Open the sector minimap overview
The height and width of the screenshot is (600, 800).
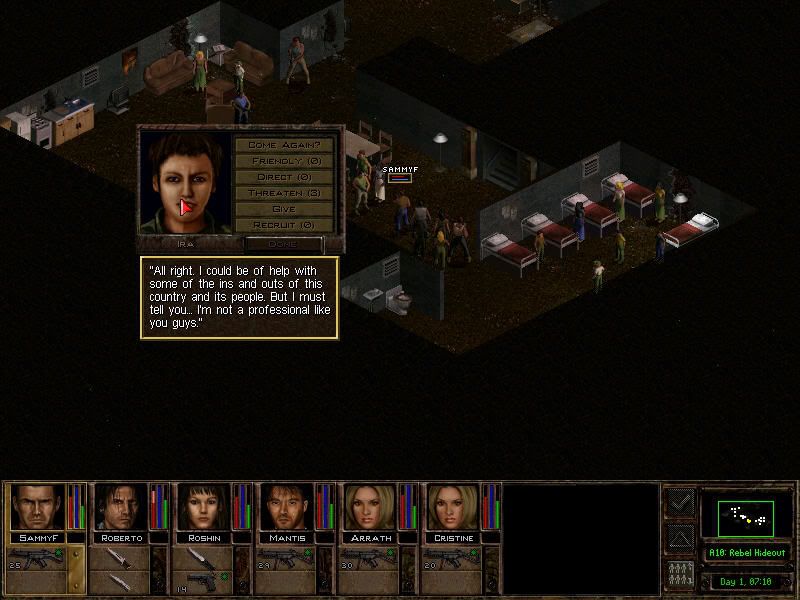coord(745,517)
